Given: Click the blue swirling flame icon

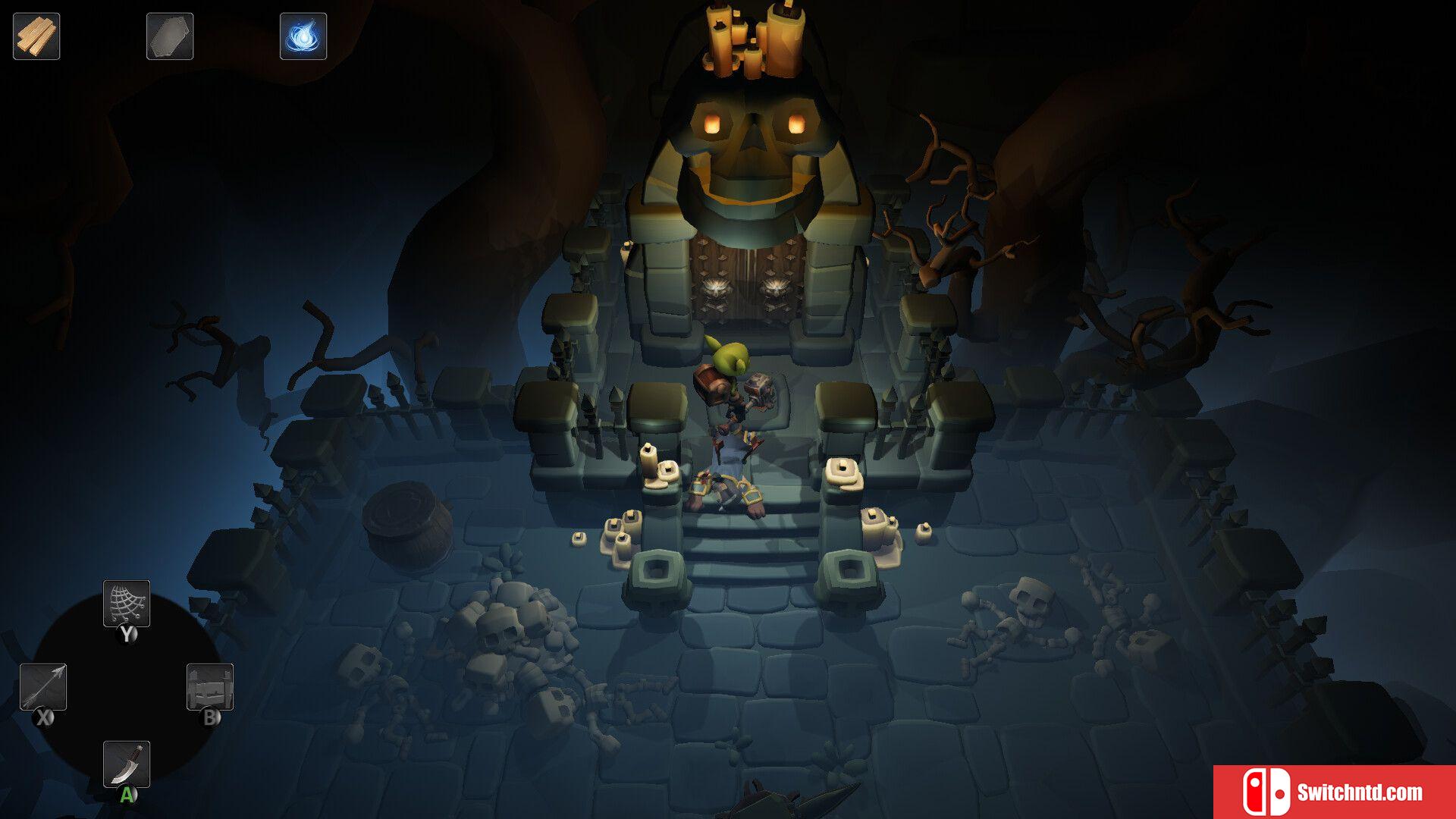Looking at the screenshot, I should (303, 36).
